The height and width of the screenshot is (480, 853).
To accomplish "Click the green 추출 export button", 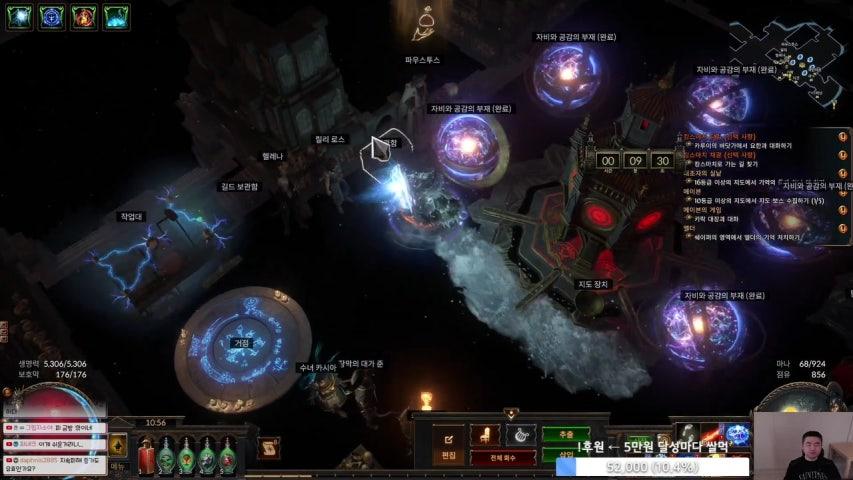I will pos(566,436).
